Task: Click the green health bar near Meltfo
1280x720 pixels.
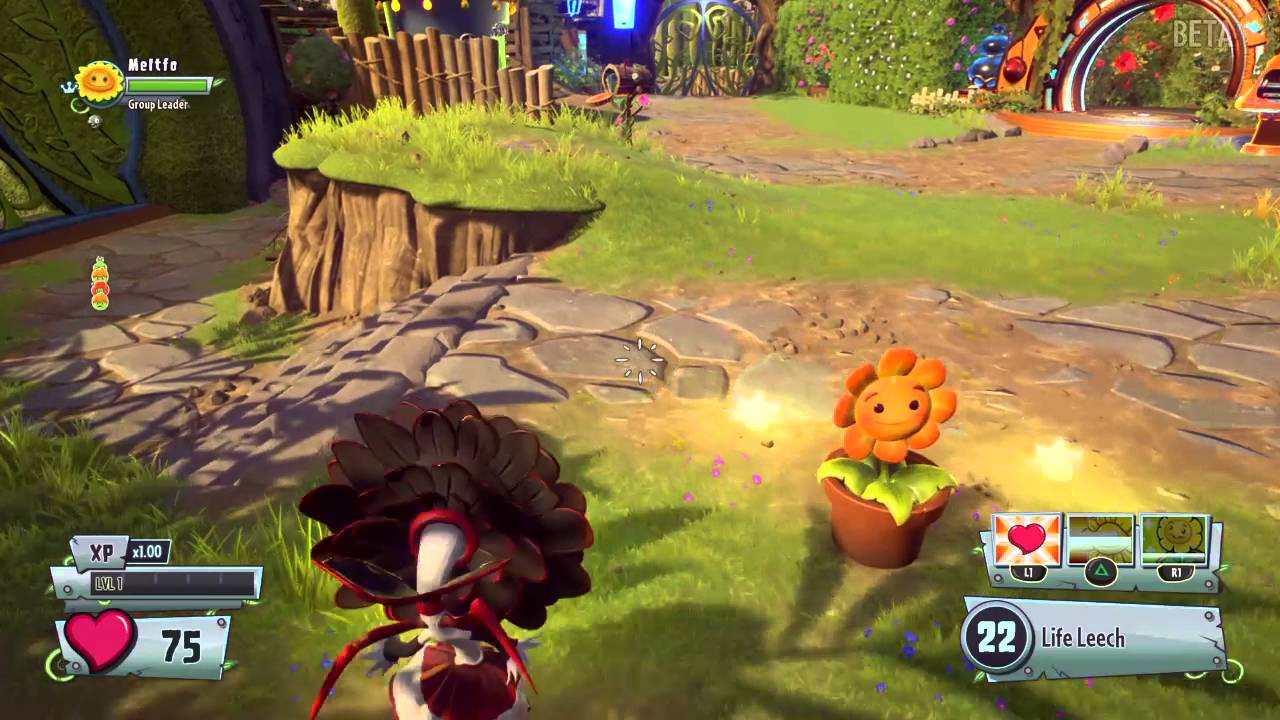Action: pyautogui.click(x=168, y=86)
